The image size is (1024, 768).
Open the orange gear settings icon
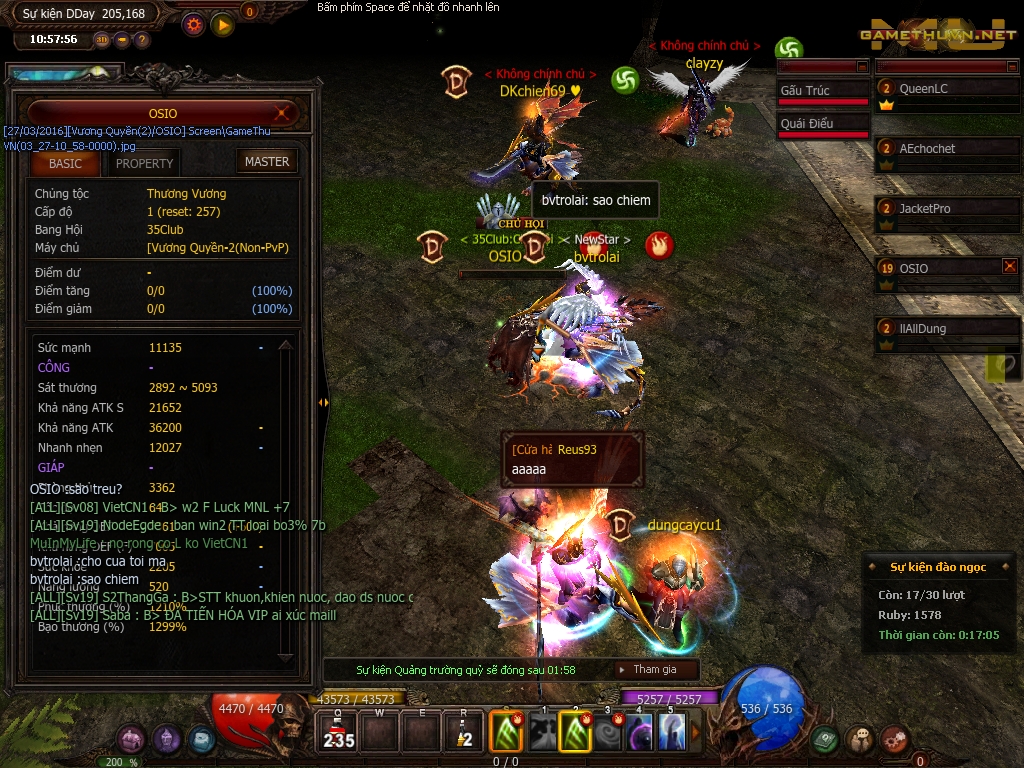[x=194, y=23]
